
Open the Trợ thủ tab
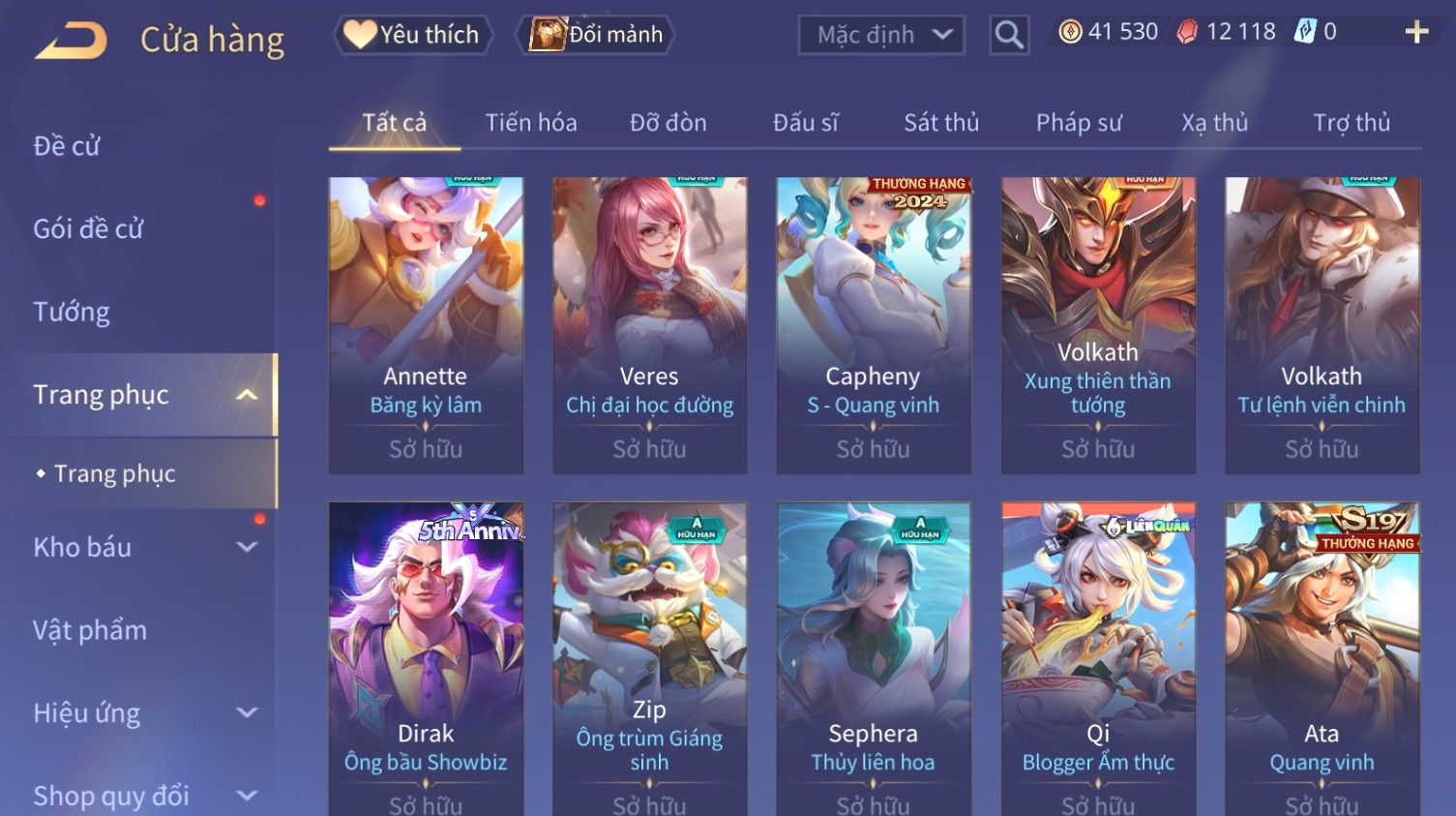click(1352, 123)
